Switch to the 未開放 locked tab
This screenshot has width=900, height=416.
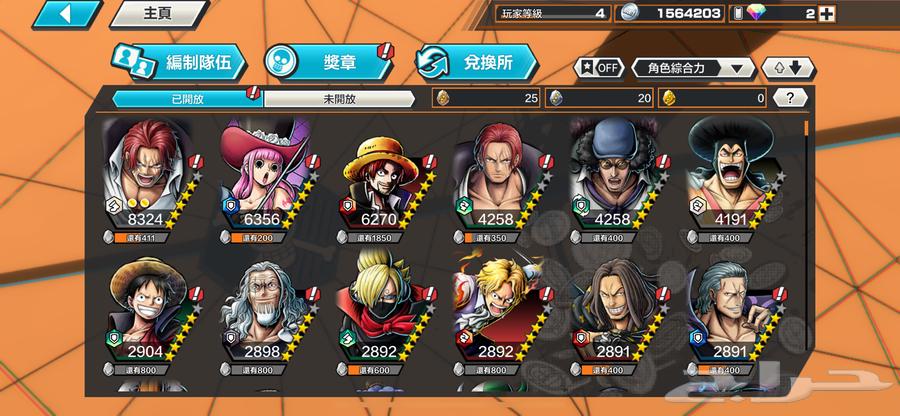tap(338, 98)
